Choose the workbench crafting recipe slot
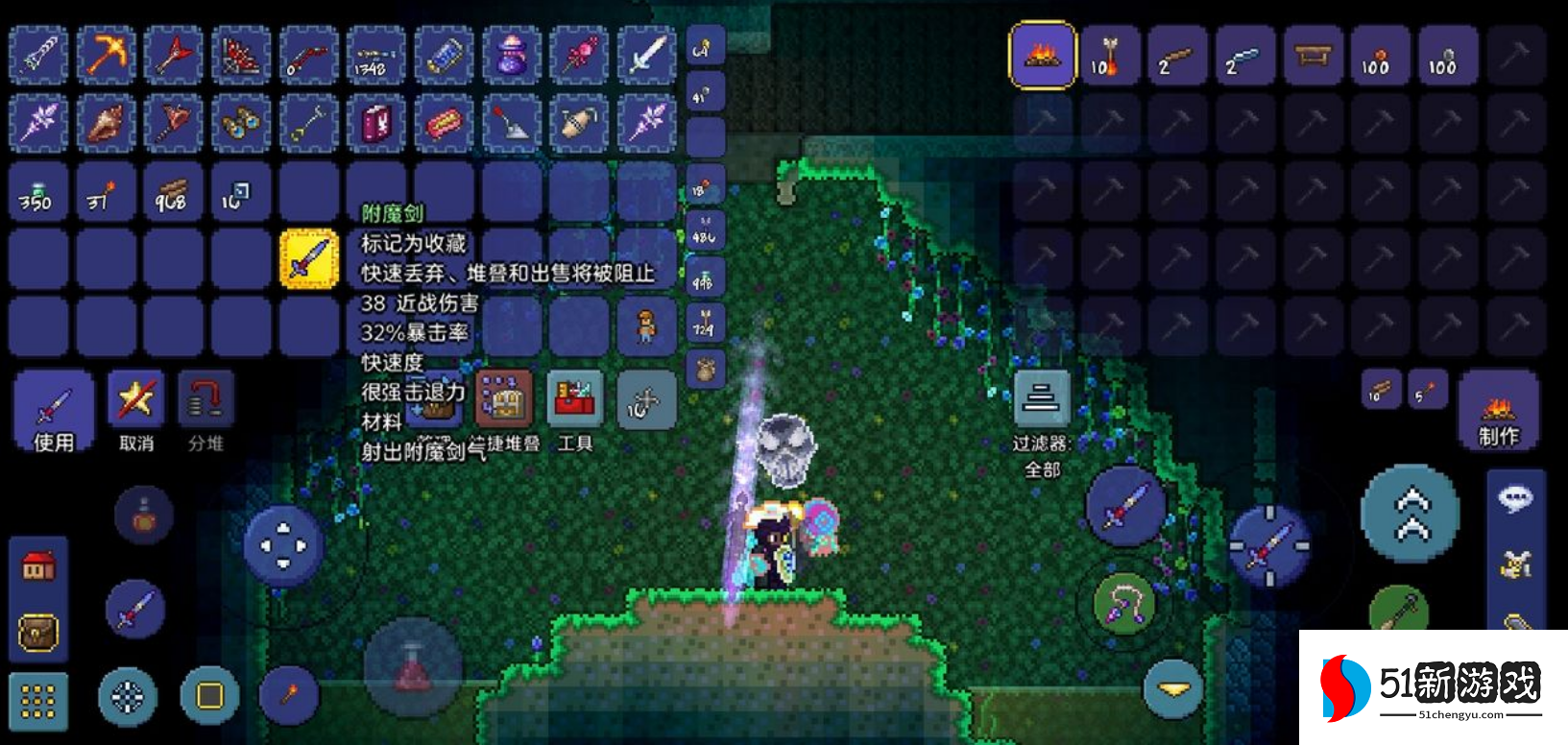 click(1311, 56)
